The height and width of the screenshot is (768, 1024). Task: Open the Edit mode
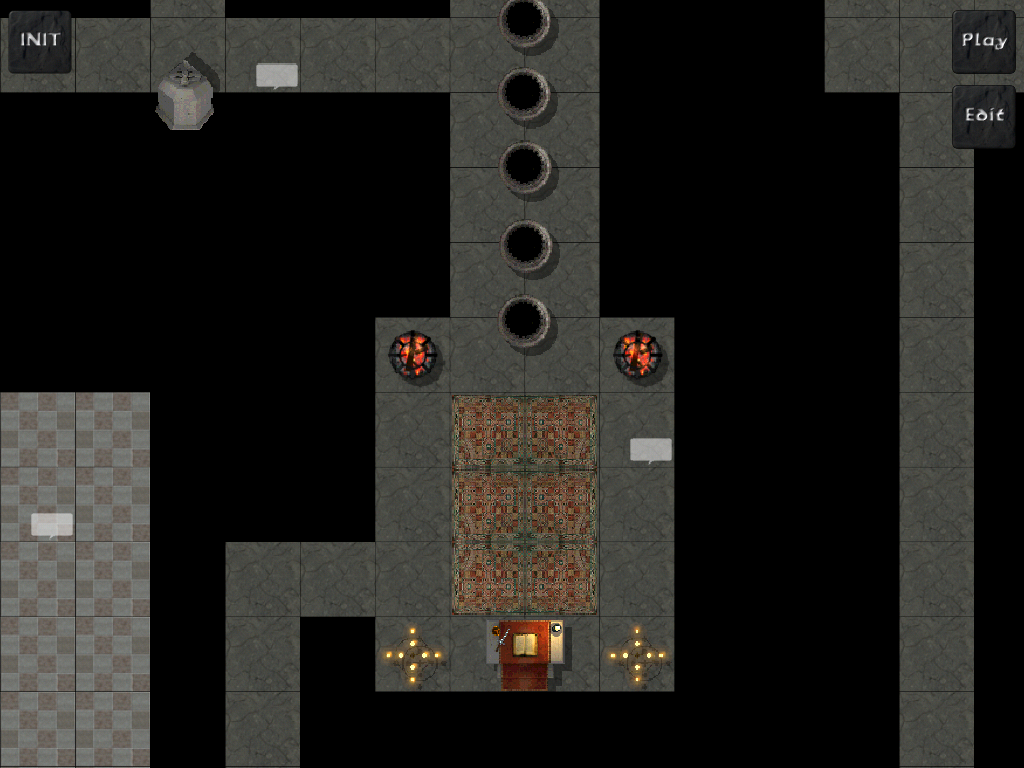coord(983,115)
